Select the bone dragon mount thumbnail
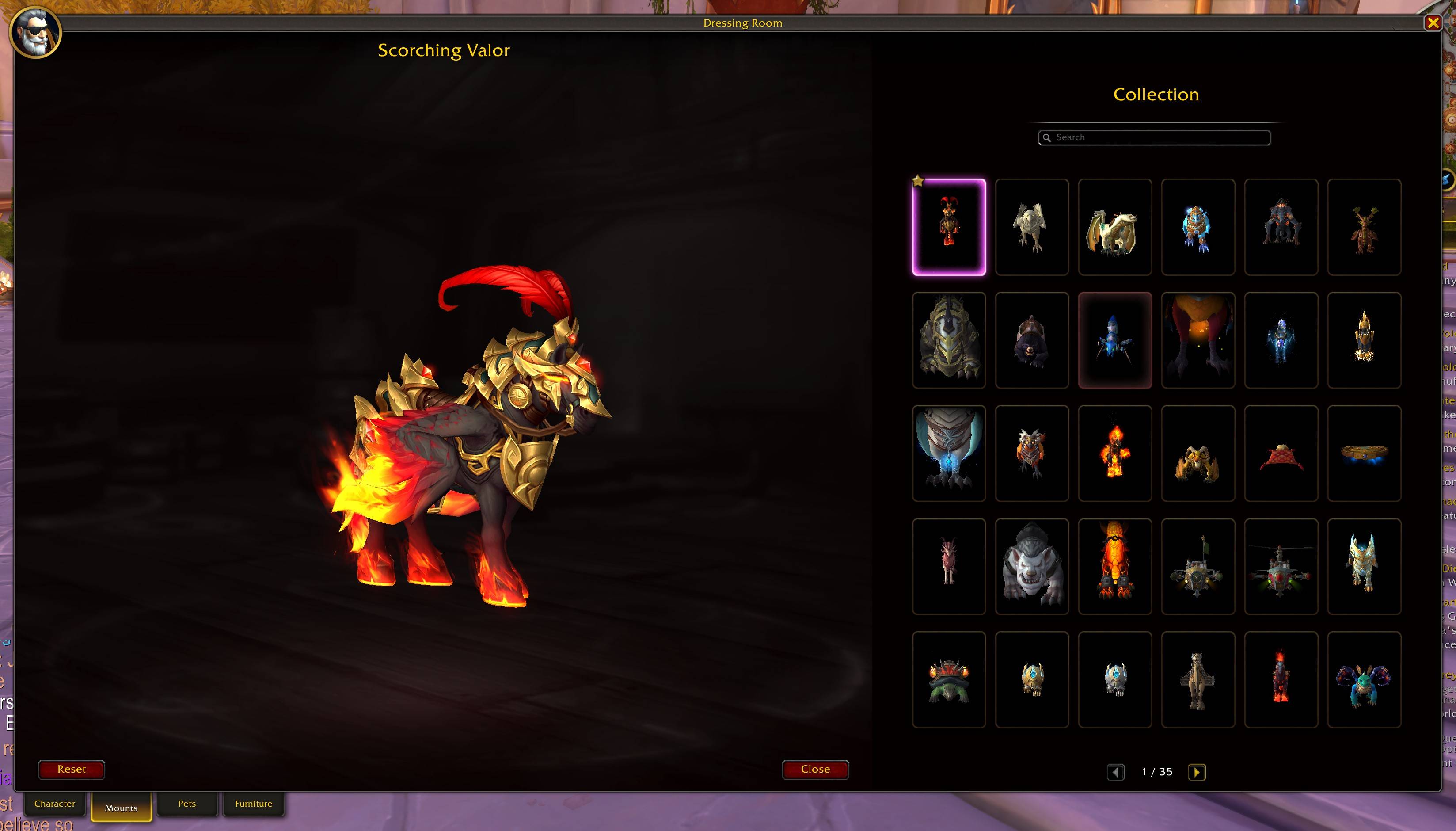Image resolution: width=1456 pixels, height=831 pixels. point(1115,227)
